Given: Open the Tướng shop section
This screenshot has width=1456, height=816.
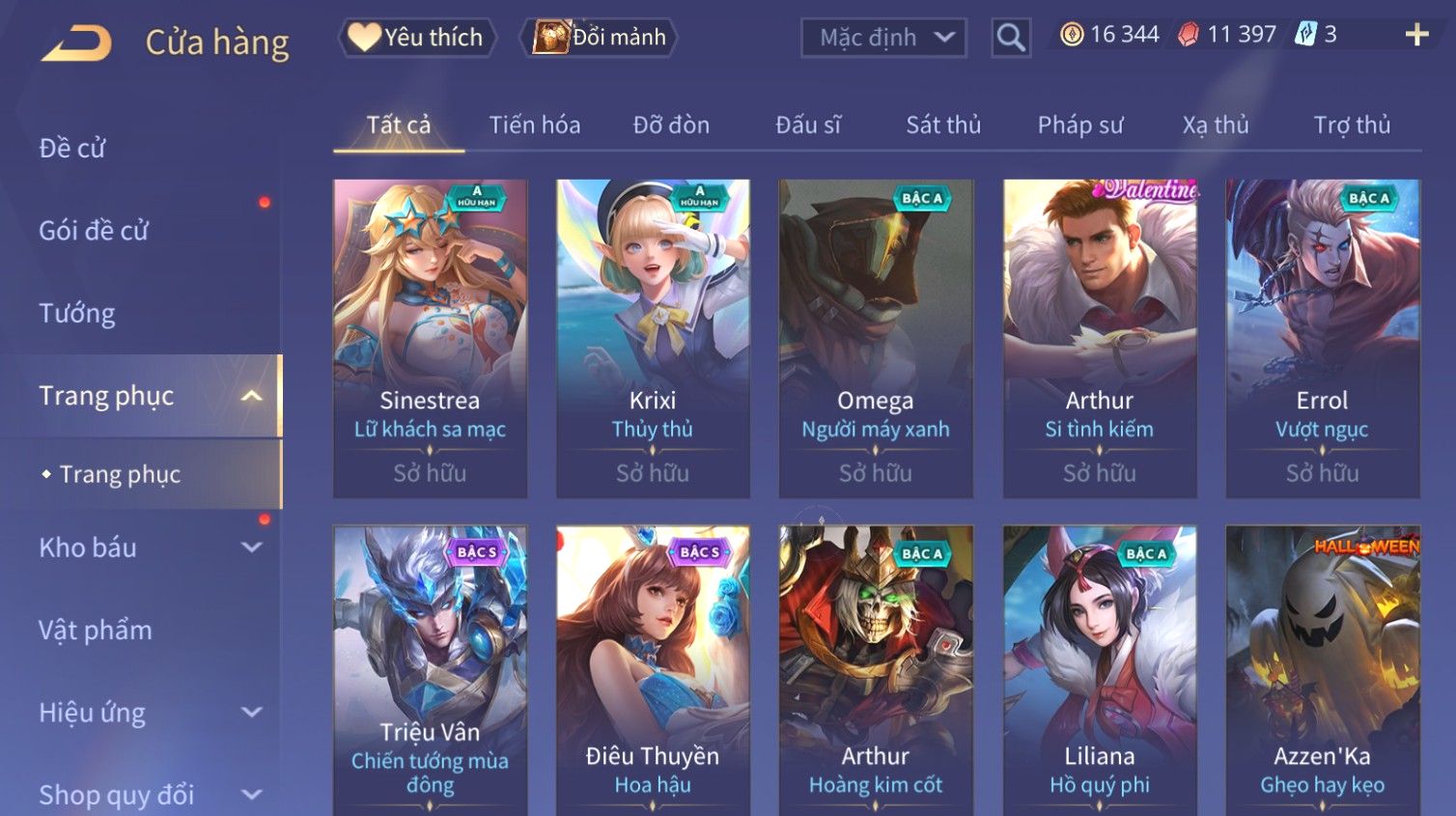Looking at the screenshot, I should pos(77,313).
